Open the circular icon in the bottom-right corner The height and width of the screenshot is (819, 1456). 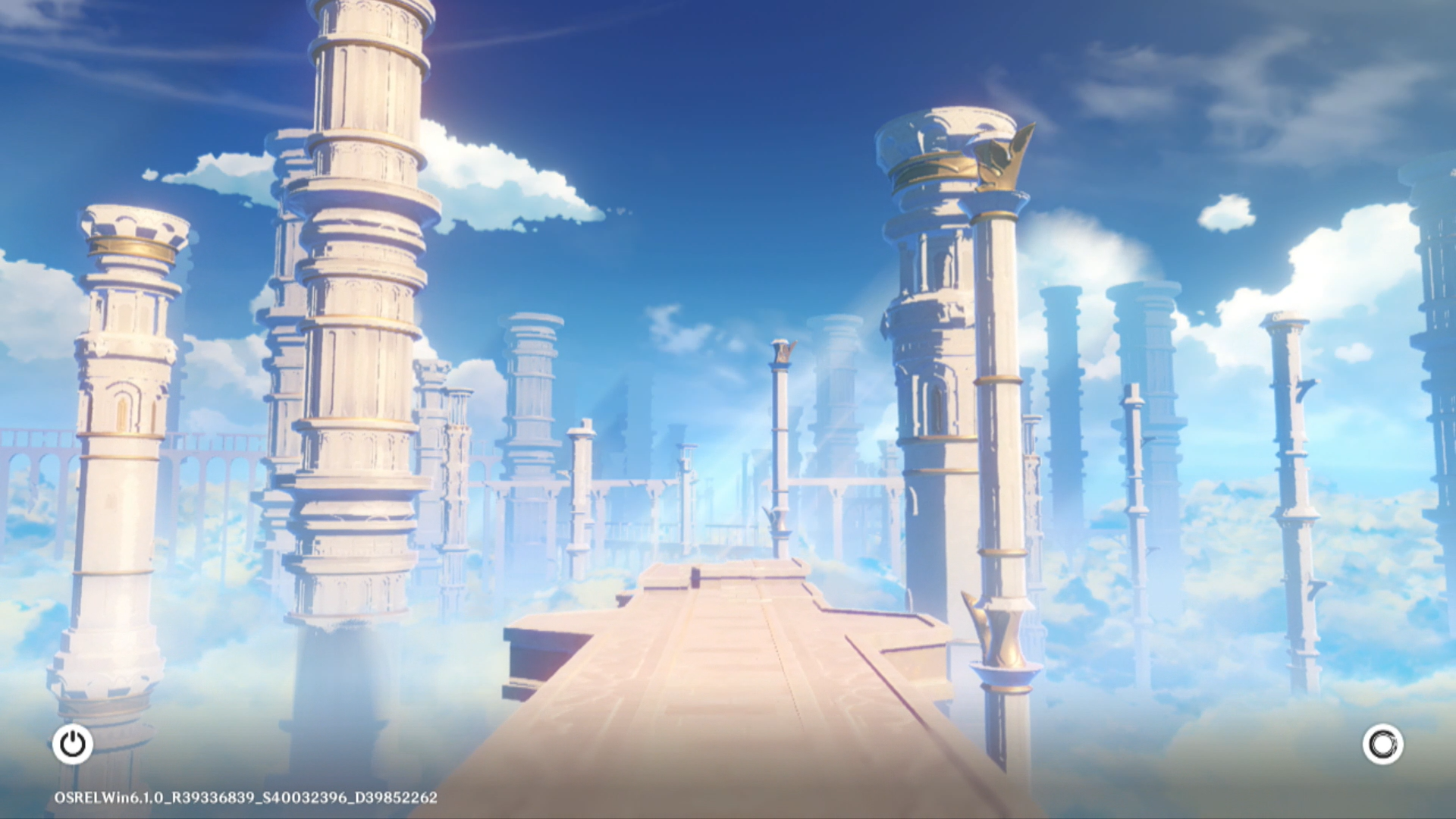pyautogui.click(x=1382, y=744)
